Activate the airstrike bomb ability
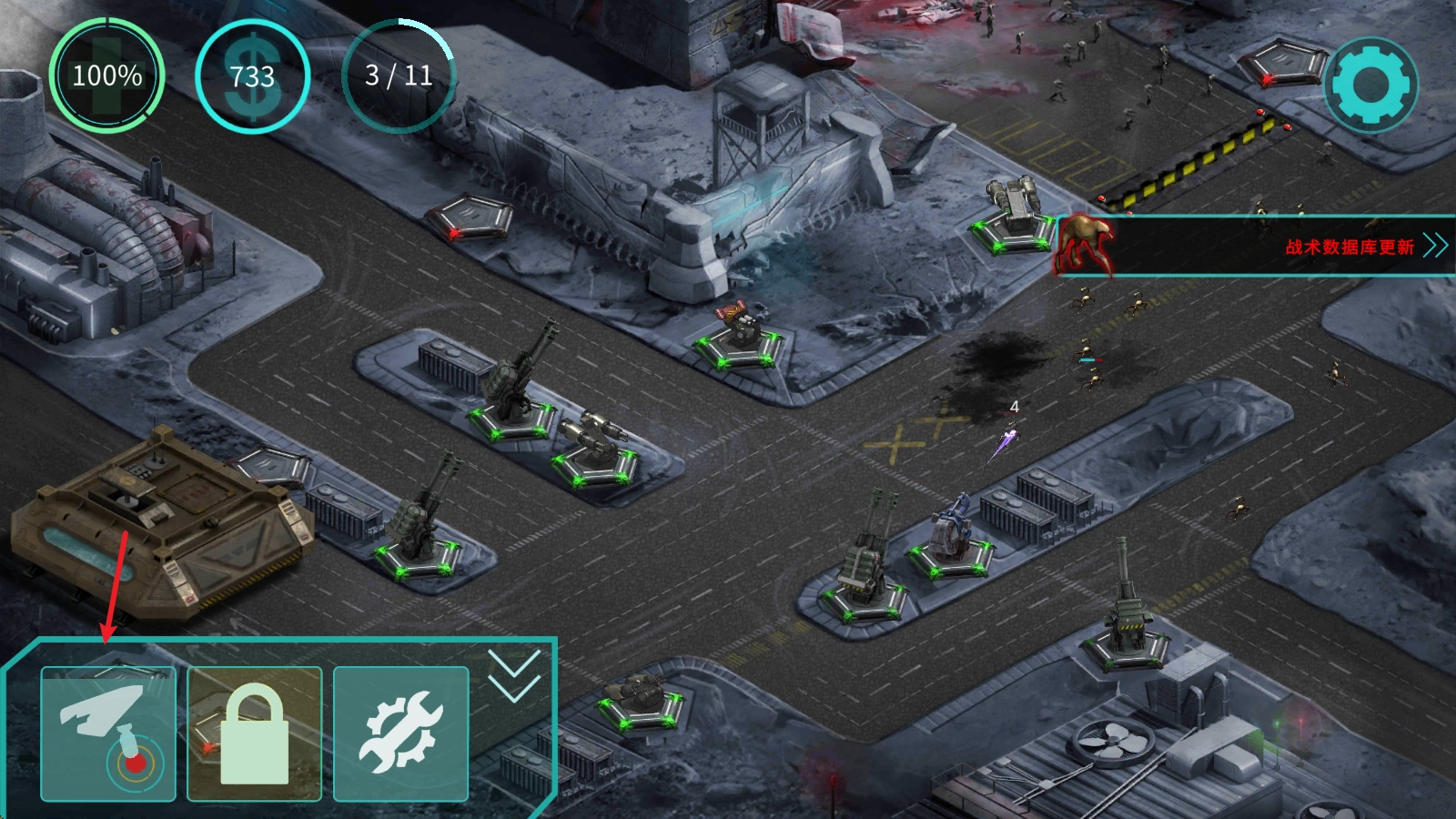This screenshot has height=819, width=1456. tap(108, 733)
